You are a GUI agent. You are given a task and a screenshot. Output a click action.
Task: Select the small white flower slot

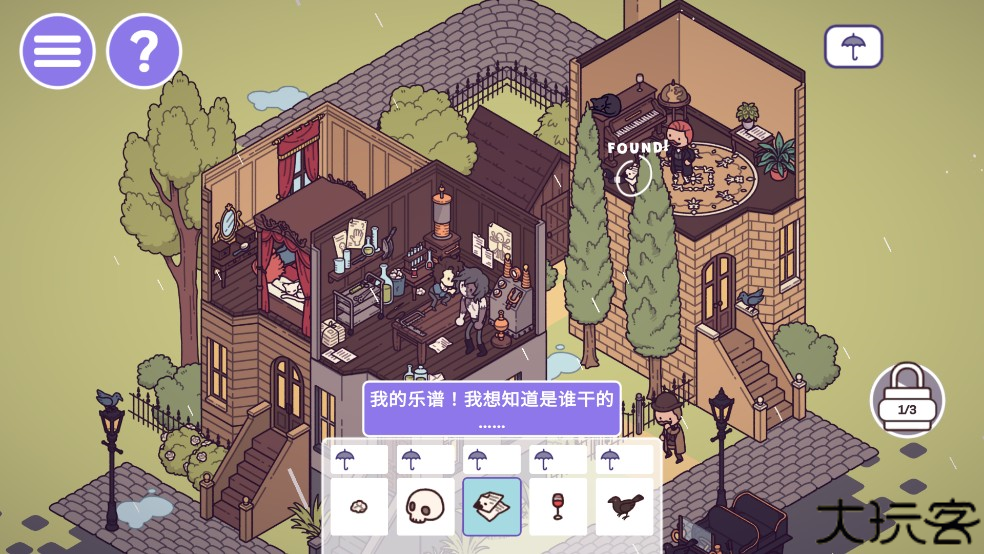pyautogui.click(x=359, y=507)
